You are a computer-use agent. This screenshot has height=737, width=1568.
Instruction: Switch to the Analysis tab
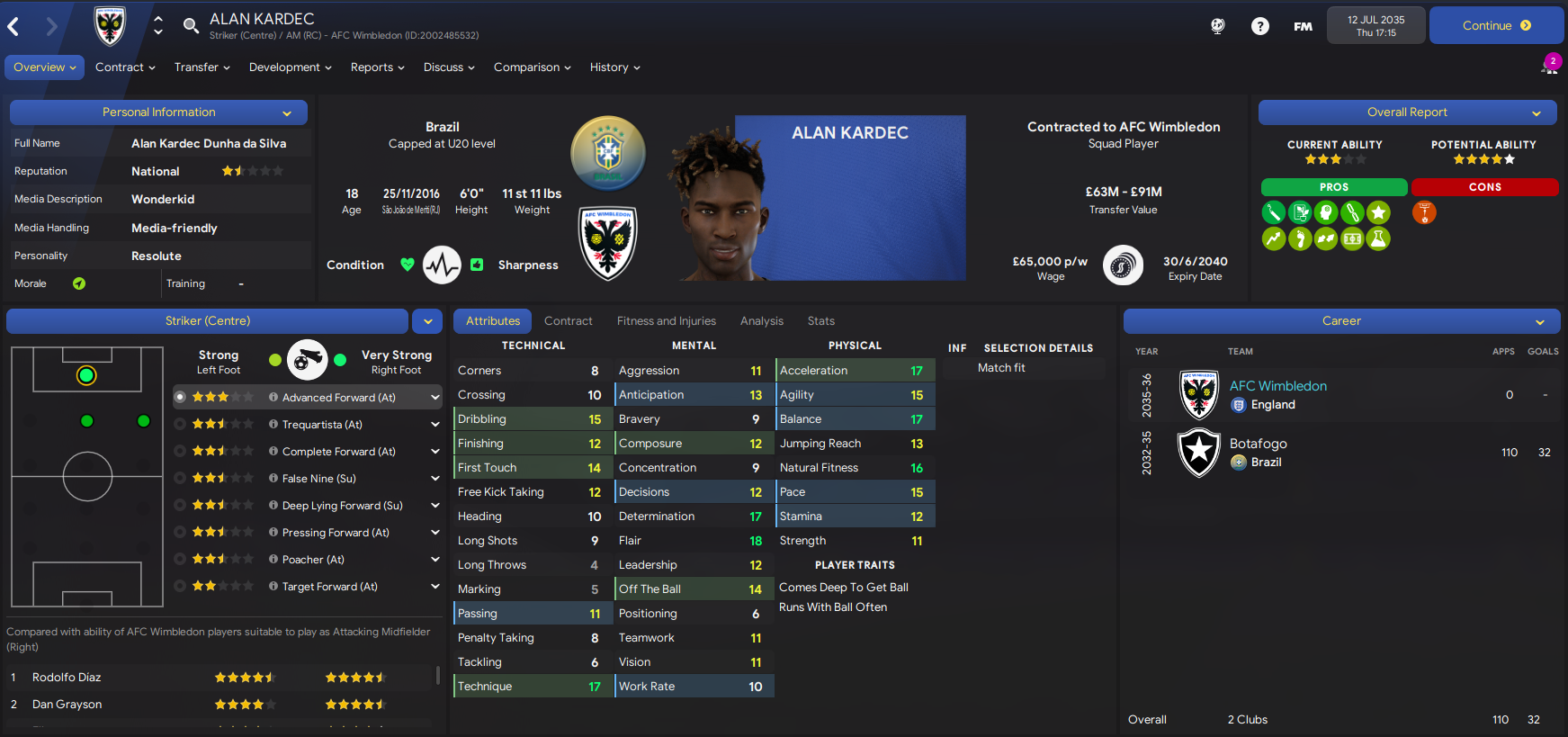761,321
